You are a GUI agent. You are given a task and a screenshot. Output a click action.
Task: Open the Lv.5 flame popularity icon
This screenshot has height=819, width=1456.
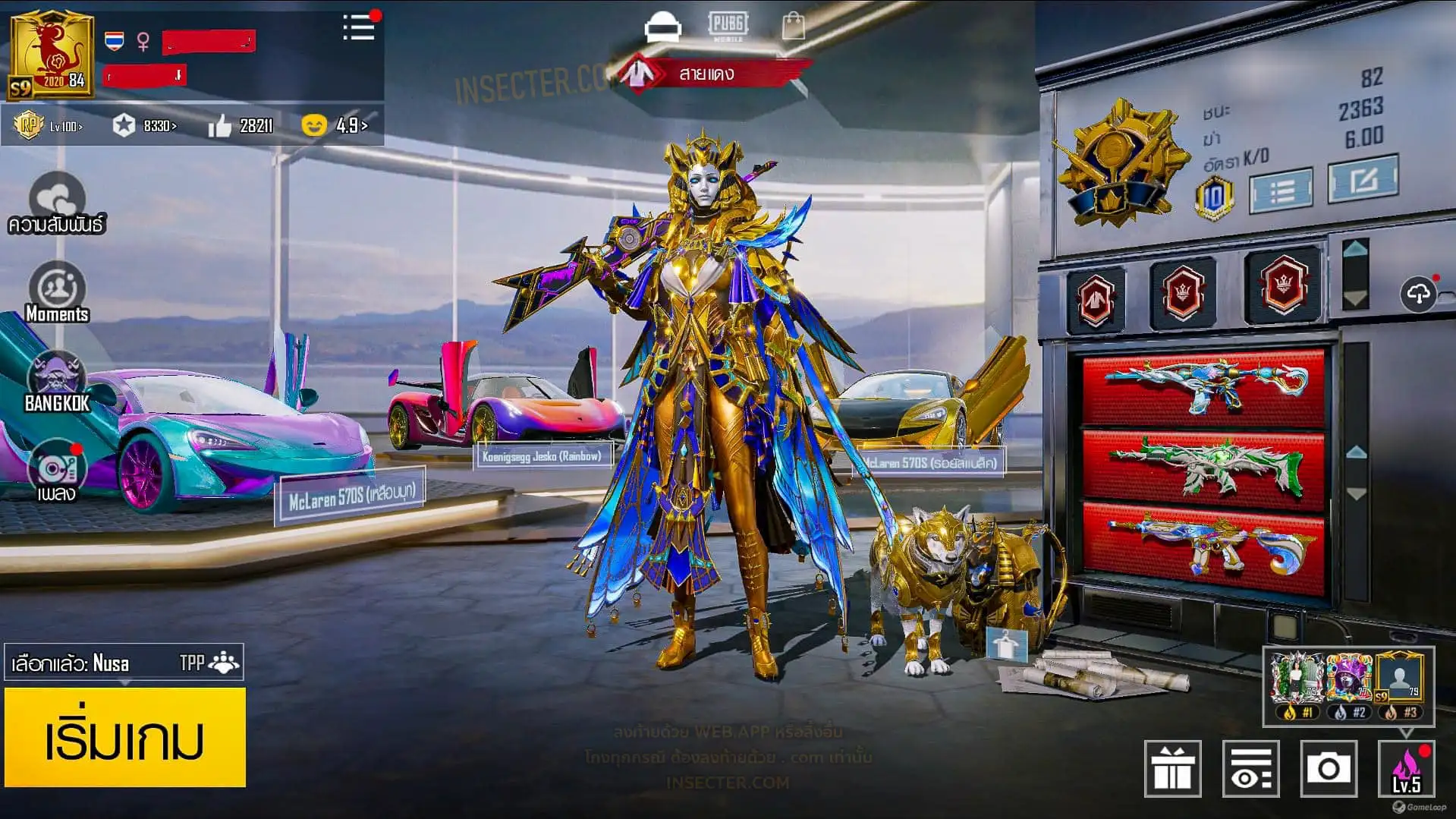(x=1406, y=768)
